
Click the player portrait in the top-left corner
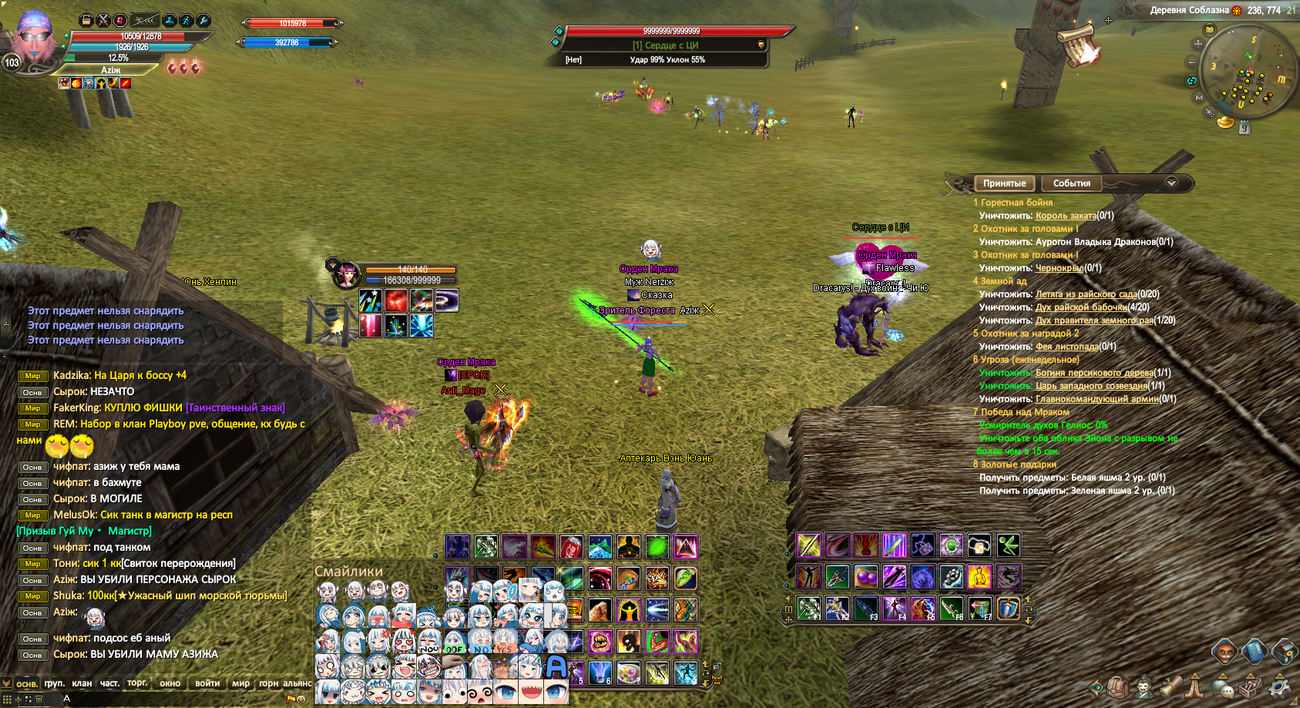coord(34,38)
